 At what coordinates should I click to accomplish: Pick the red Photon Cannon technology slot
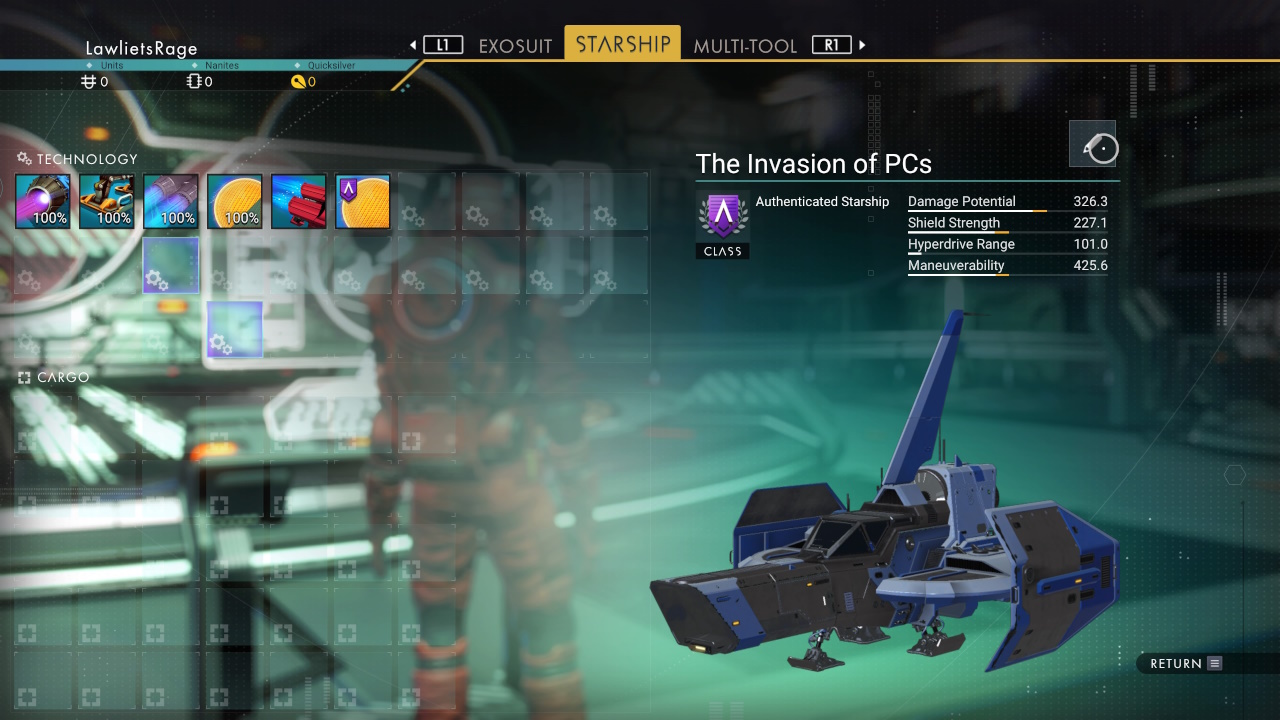299,201
